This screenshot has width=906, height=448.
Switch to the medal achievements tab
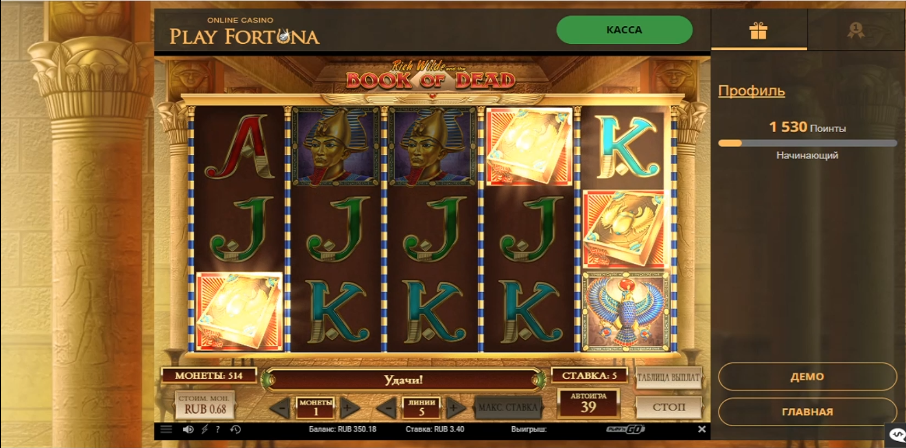(855, 31)
